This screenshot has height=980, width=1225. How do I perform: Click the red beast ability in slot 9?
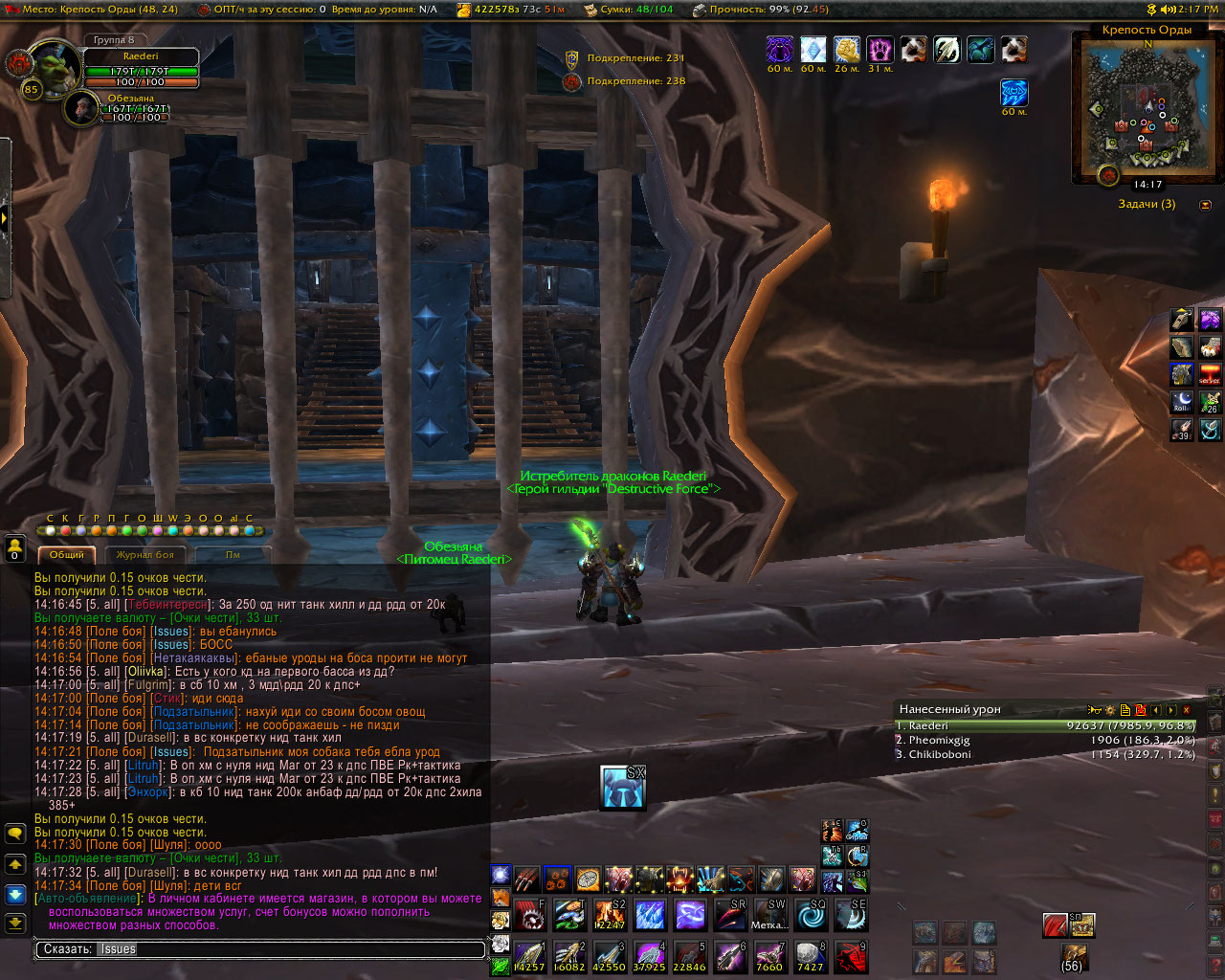851,957
